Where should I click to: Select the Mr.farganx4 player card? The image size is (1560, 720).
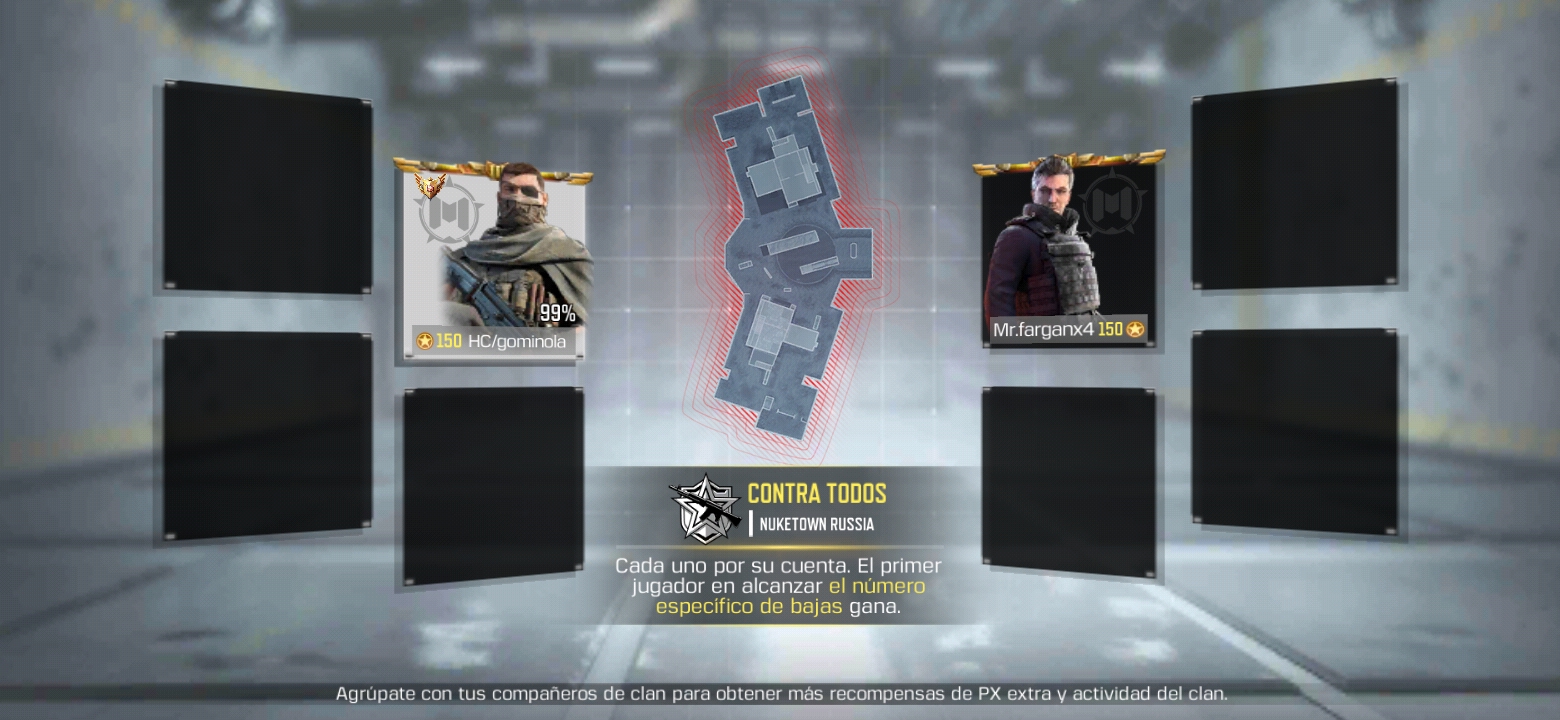pos(1068,255)
